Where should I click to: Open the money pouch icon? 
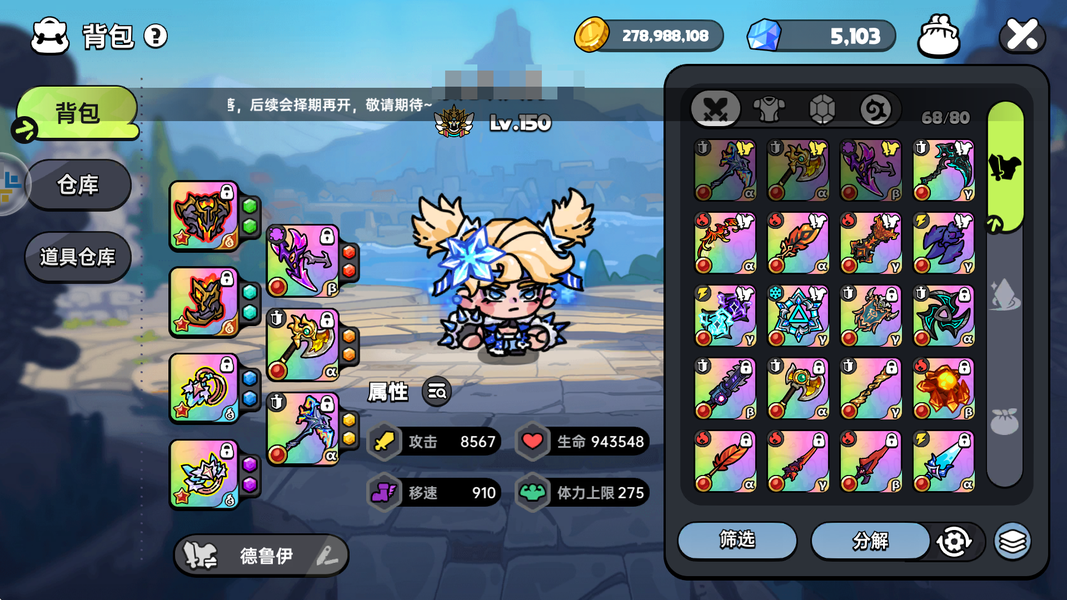[x=938, y=37]
